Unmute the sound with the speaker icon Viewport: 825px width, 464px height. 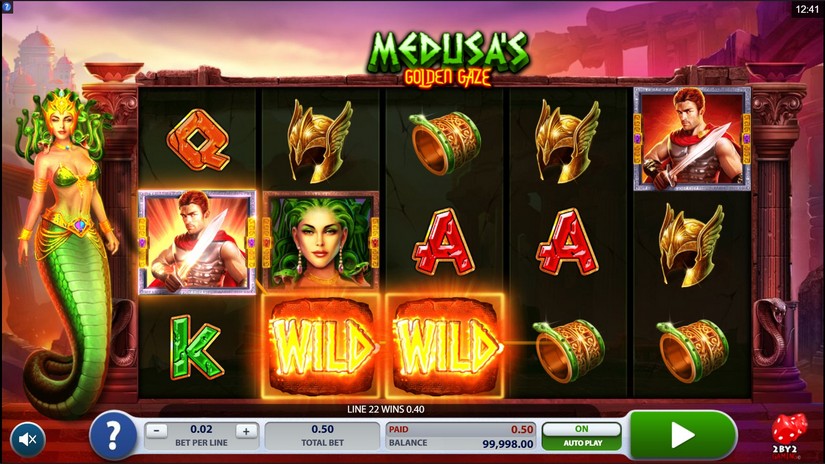click(x=29, y=438)
